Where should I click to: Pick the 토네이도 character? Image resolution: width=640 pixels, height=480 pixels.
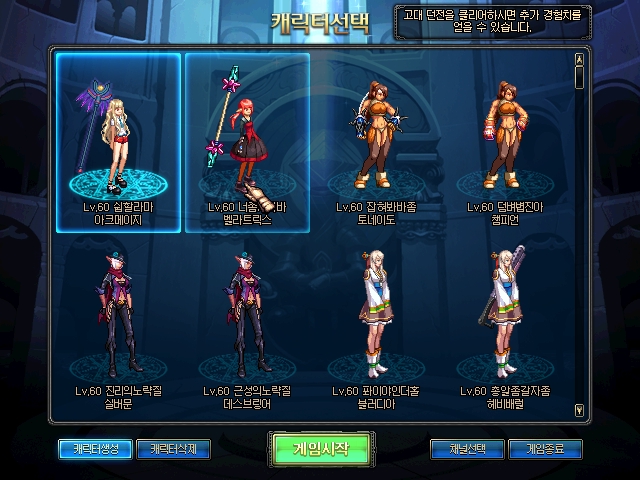pyautogui.click(x=376, y=141)
